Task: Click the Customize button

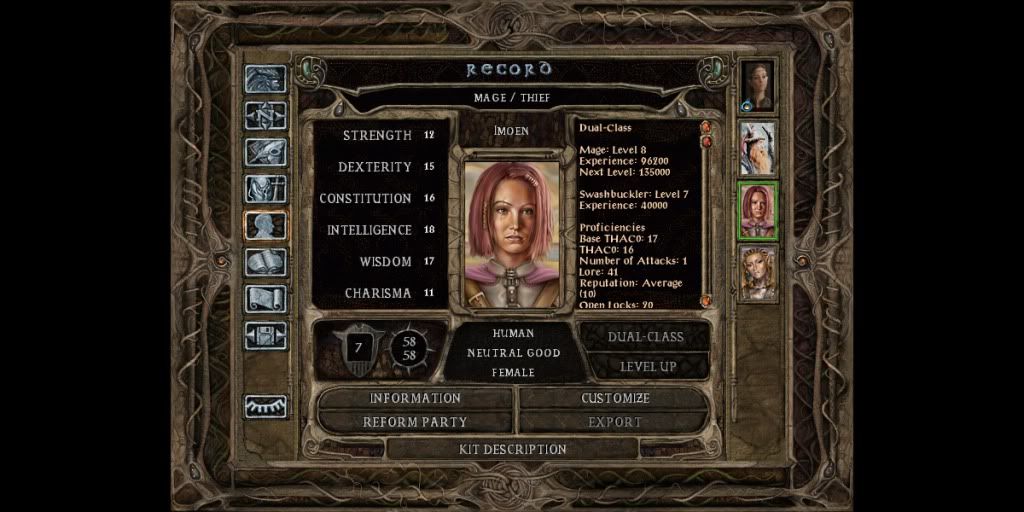Action: point(615,398)
